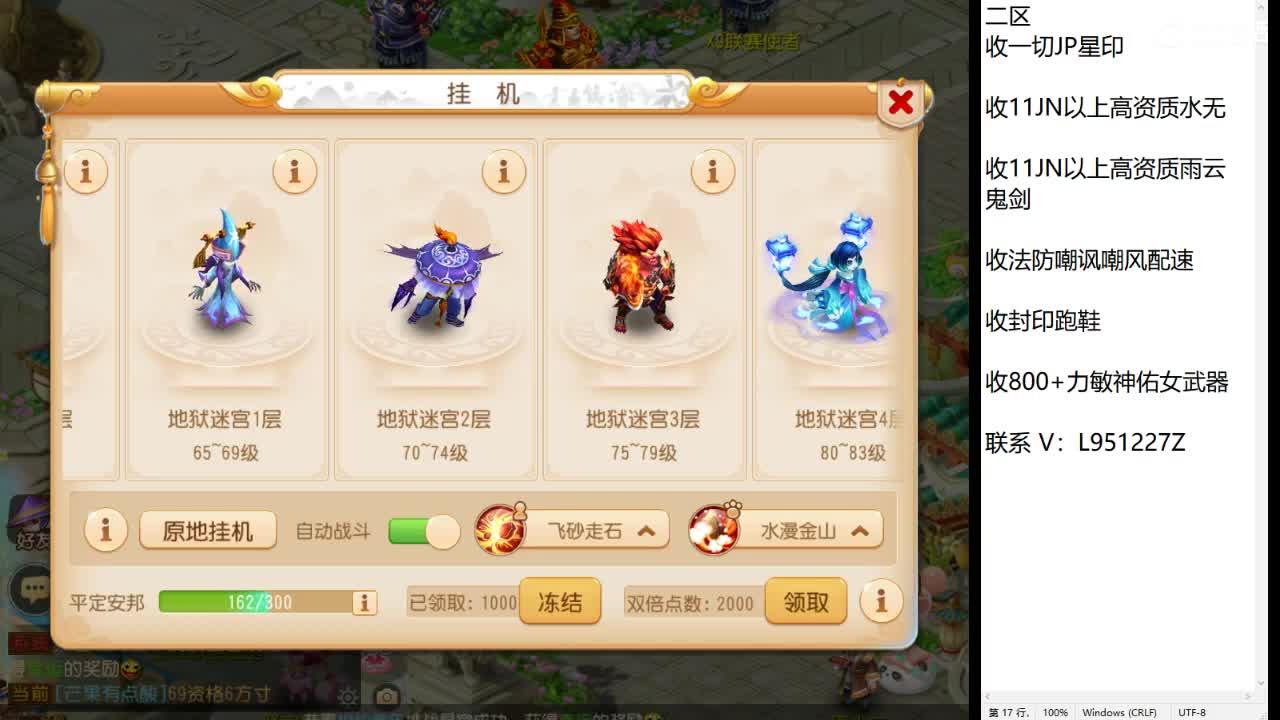
Task: View 地狱迷宫3层 details via its info icon
Action: click(712, 172)
